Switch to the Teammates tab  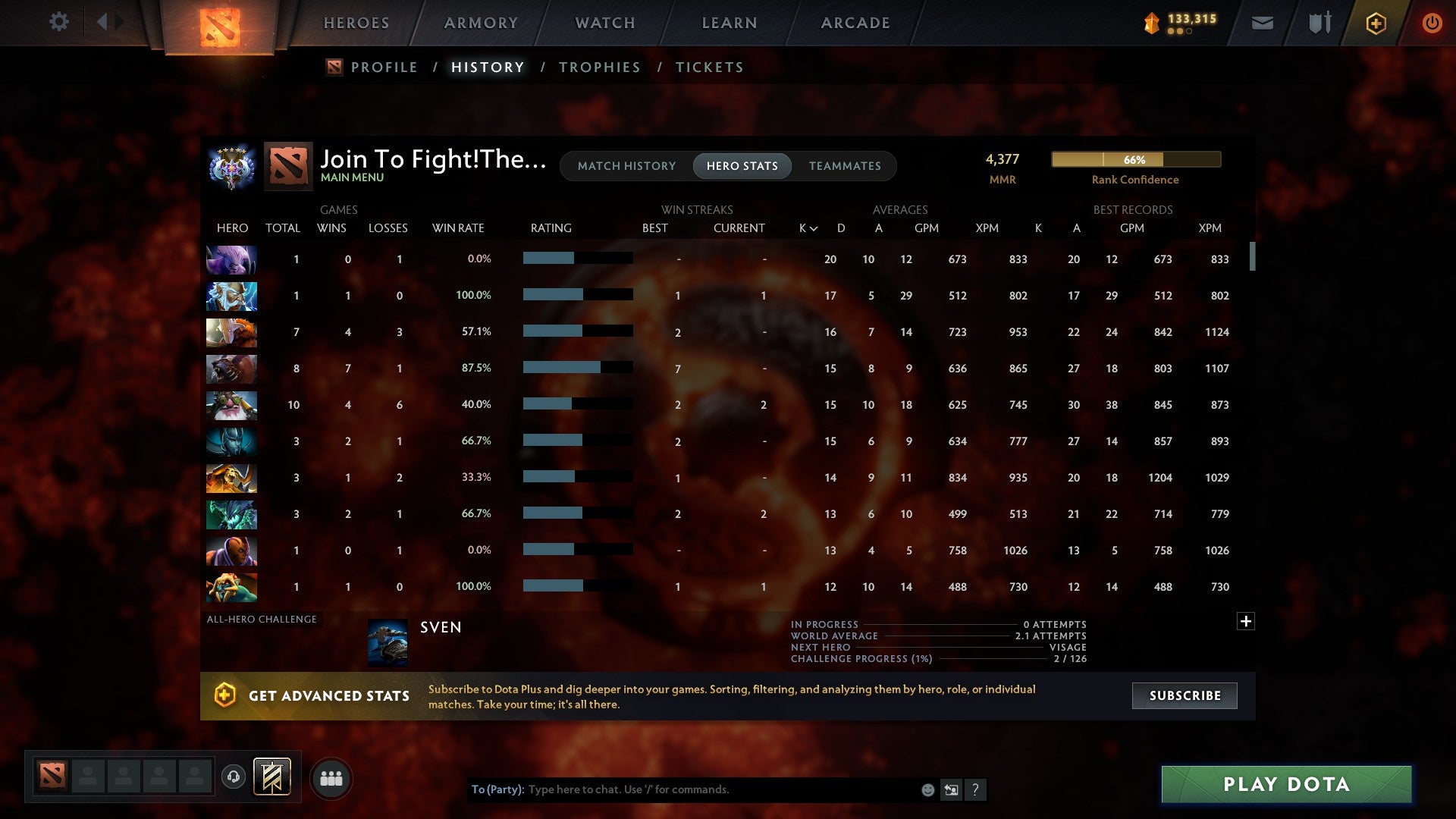click(x=846, y=165)
